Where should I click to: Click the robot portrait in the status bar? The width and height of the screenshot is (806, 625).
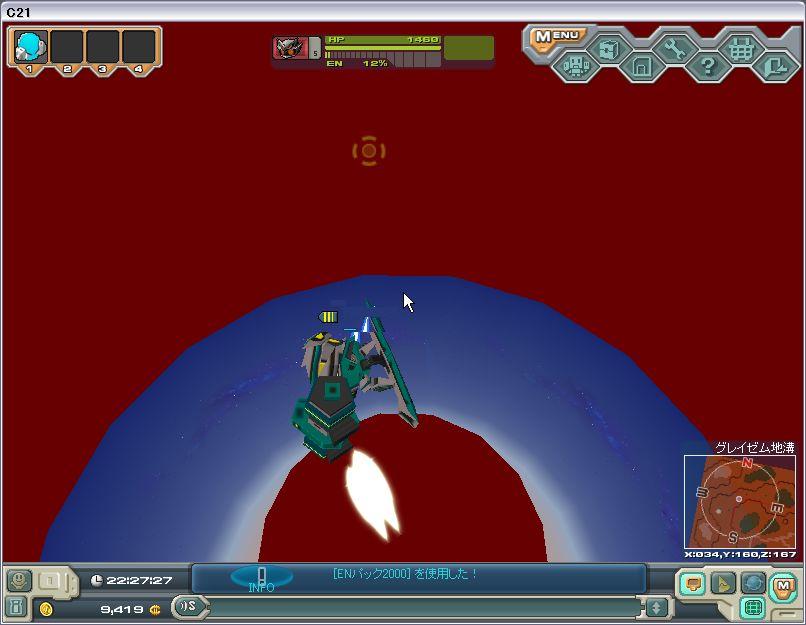tap(291, 48)
